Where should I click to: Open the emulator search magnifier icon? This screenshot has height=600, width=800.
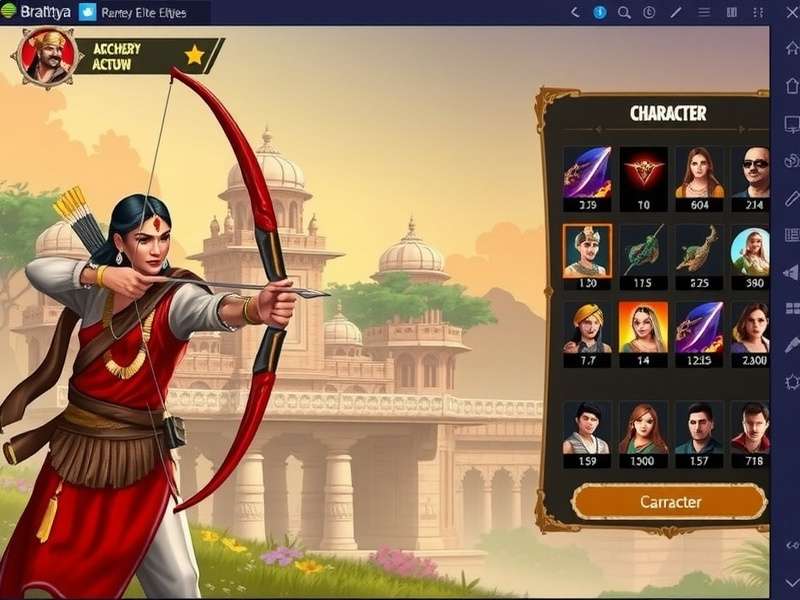(624, 12)
